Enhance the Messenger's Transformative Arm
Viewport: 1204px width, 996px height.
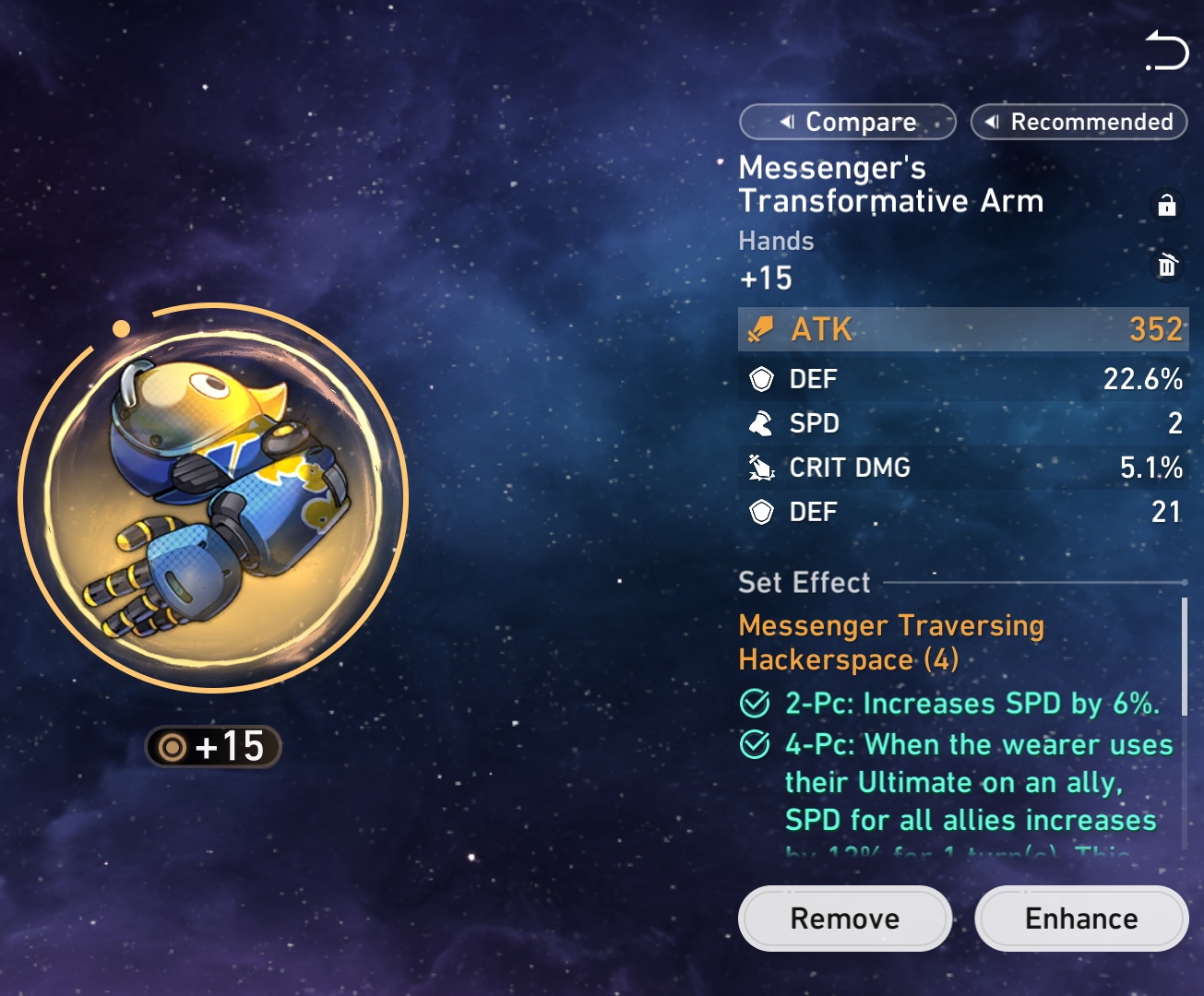[1081, 919]
